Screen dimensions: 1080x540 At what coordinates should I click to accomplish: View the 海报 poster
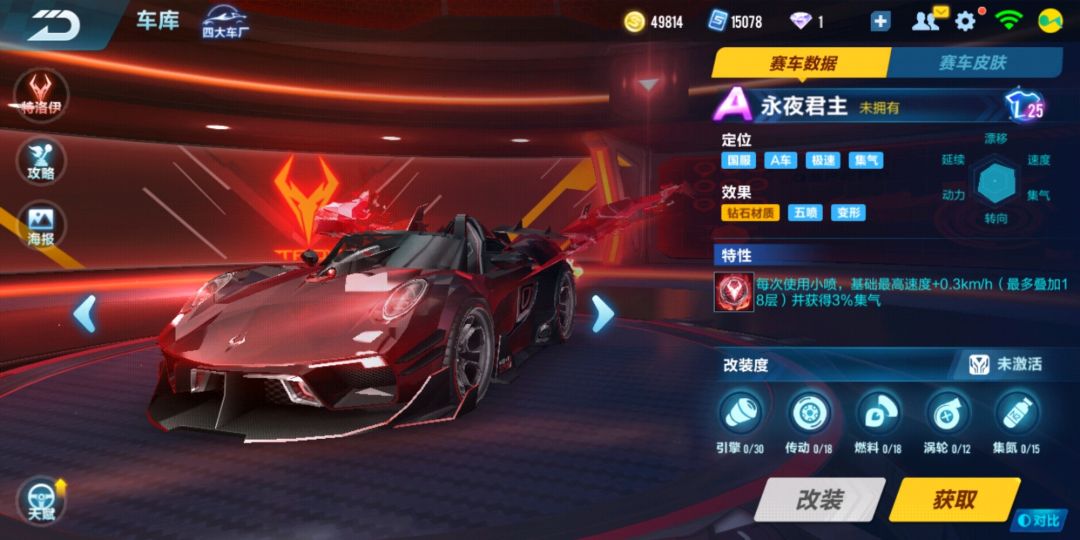click(x=41, y=227)
